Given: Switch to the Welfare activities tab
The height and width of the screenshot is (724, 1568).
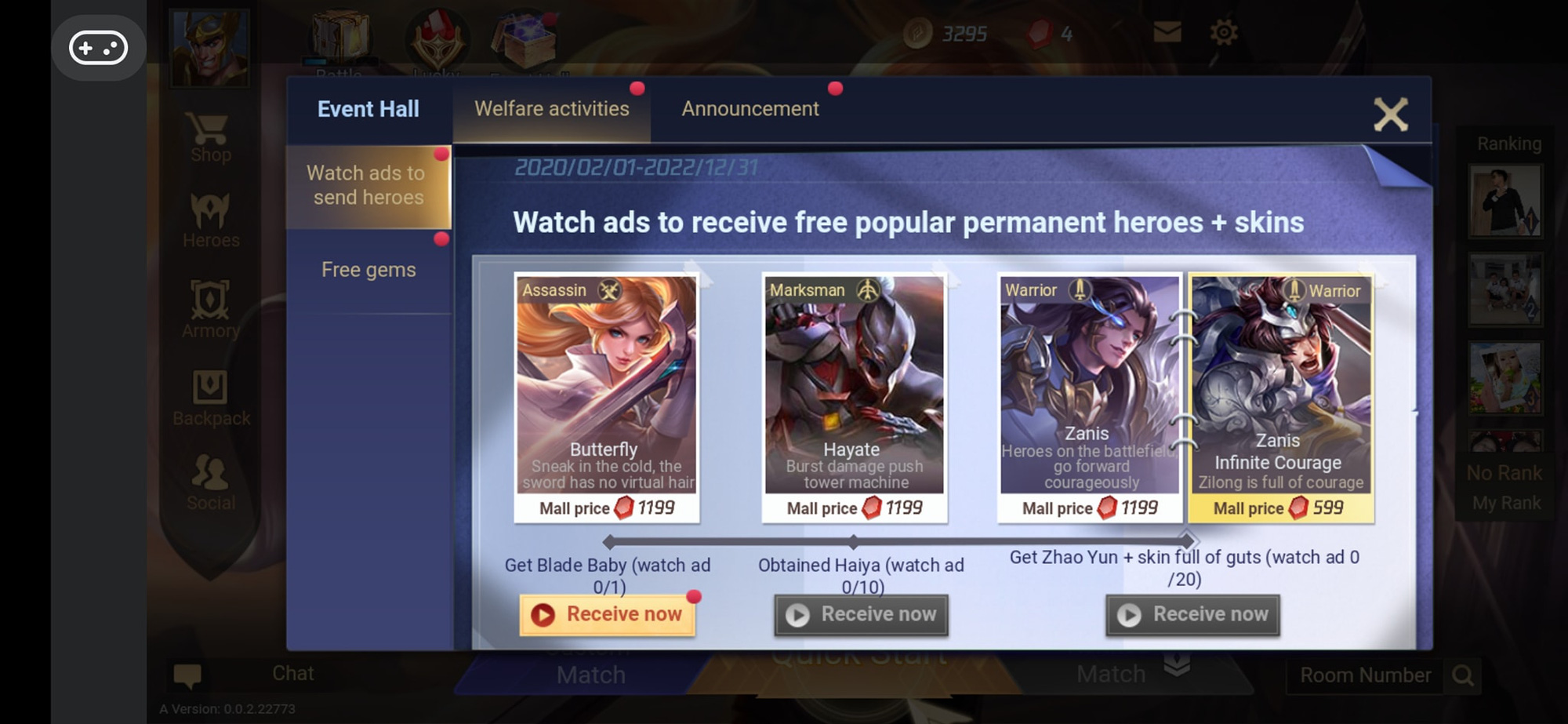Looking at the screenshot, I should 551,109.
